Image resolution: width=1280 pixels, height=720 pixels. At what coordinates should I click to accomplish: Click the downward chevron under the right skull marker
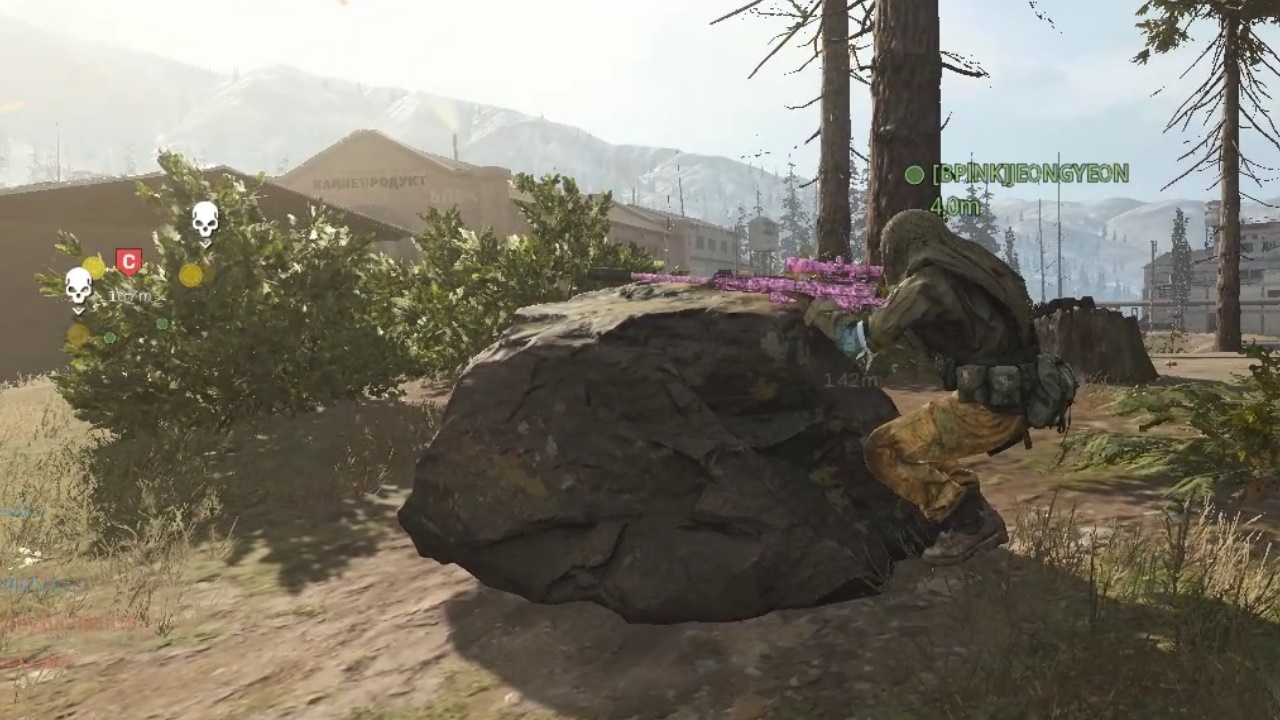[x=205, y=244]
